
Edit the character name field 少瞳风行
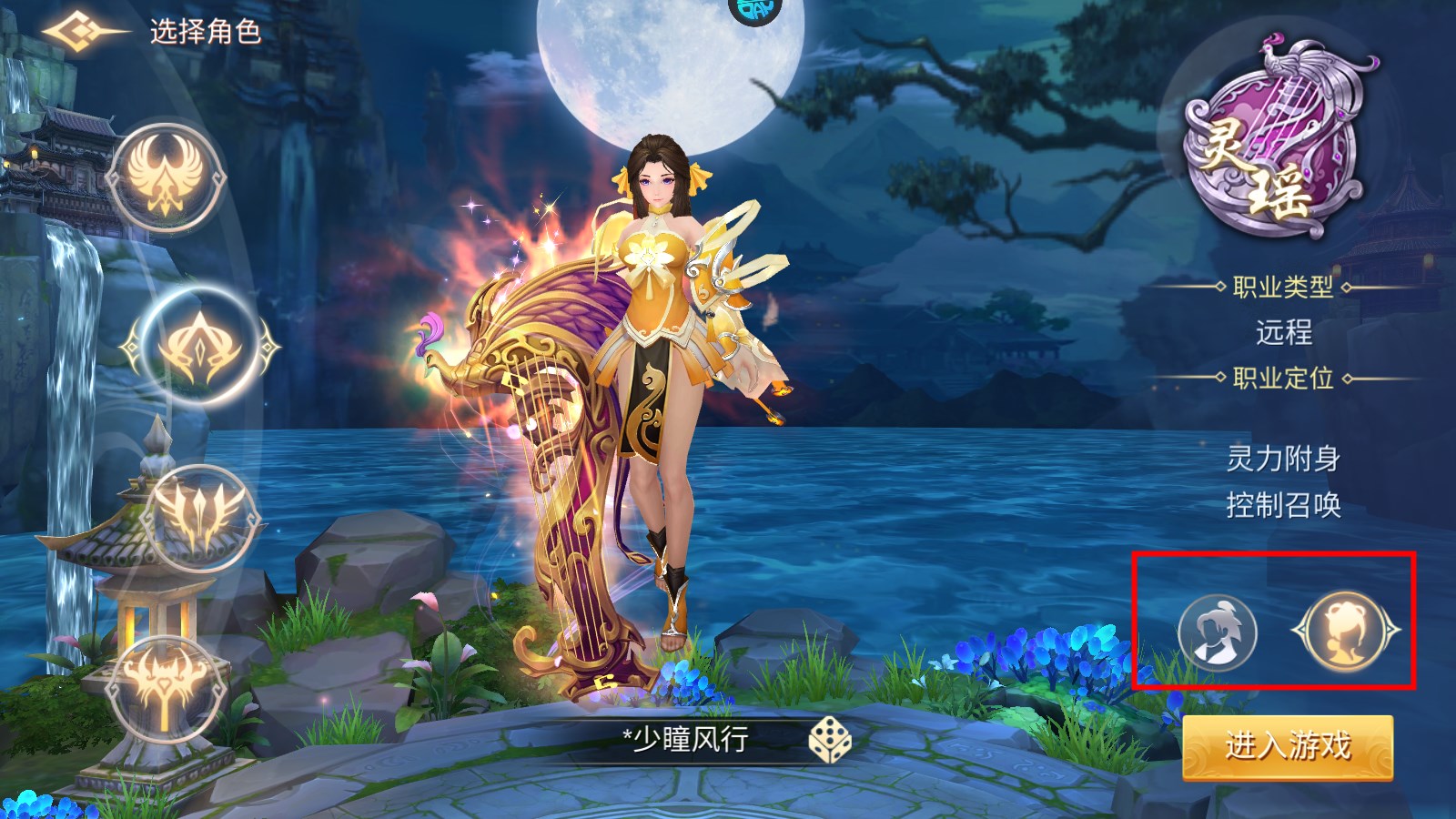pyautogui.click(x=687, y=739)
